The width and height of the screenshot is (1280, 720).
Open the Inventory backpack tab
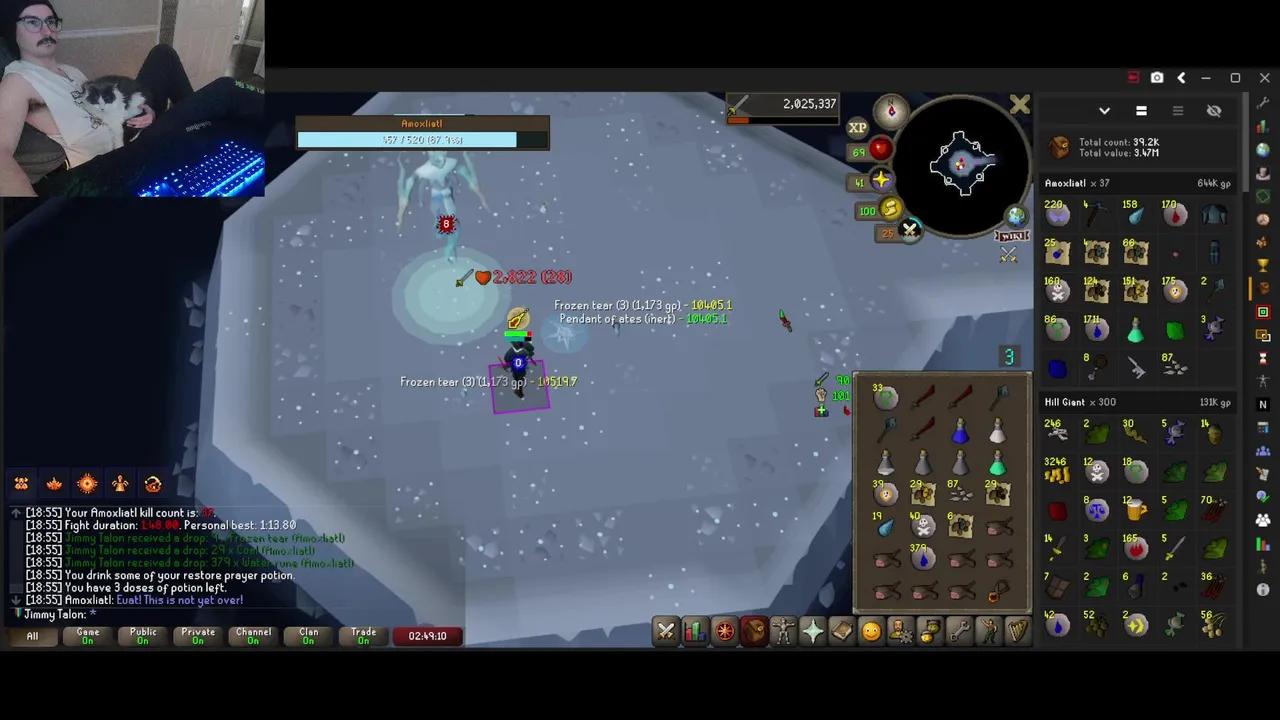(x=754, y=631)
